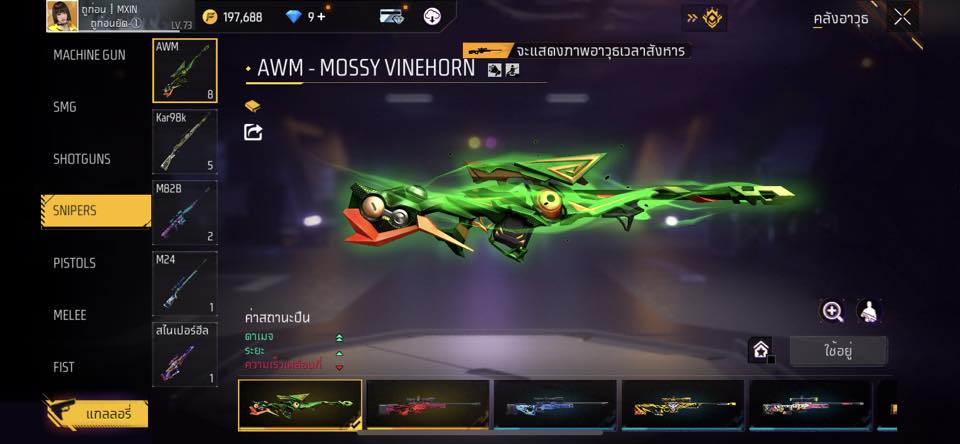Show the Pistols category

[74, 263]
